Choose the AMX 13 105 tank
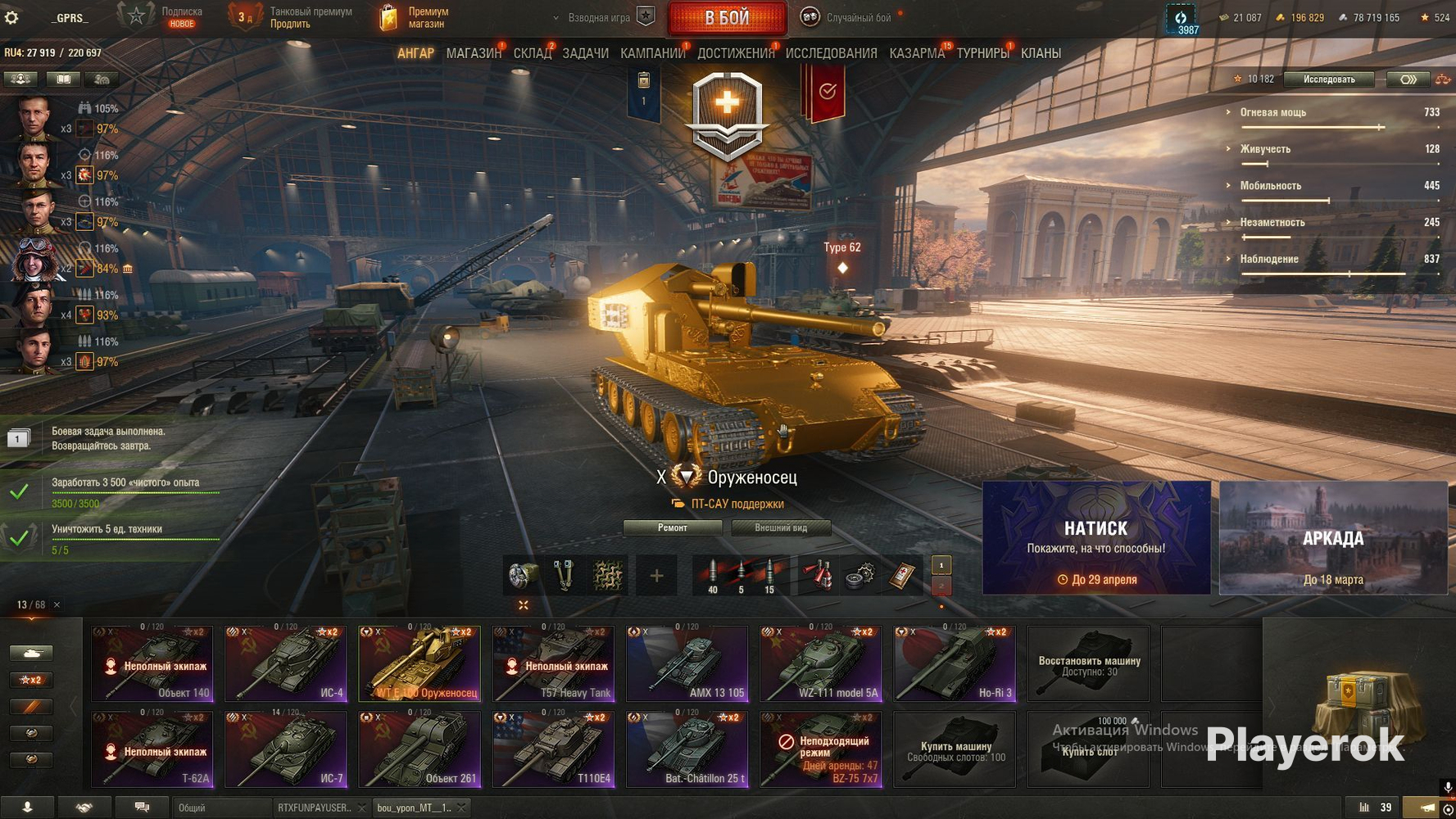Image resolution: width=1456 pixels, height=819 pixels. [687, 663]
